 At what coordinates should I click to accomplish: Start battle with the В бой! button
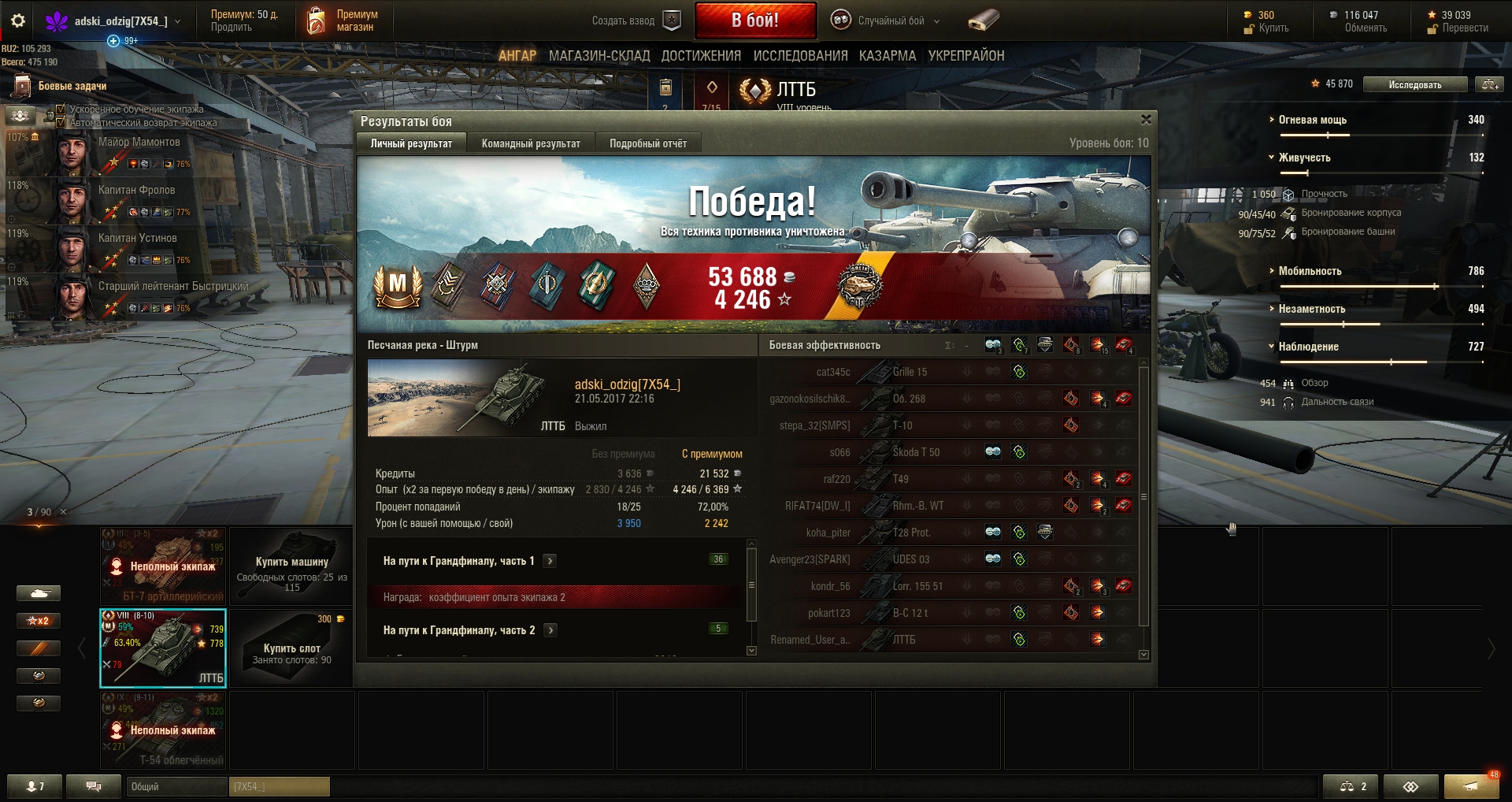[x=754, y=20]
